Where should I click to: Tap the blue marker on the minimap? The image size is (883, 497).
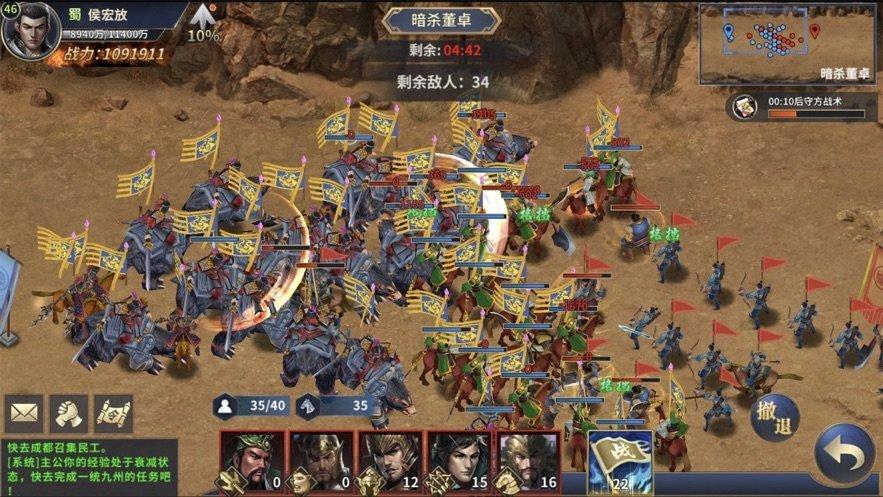pyautogui.click(x=728, y=32)
